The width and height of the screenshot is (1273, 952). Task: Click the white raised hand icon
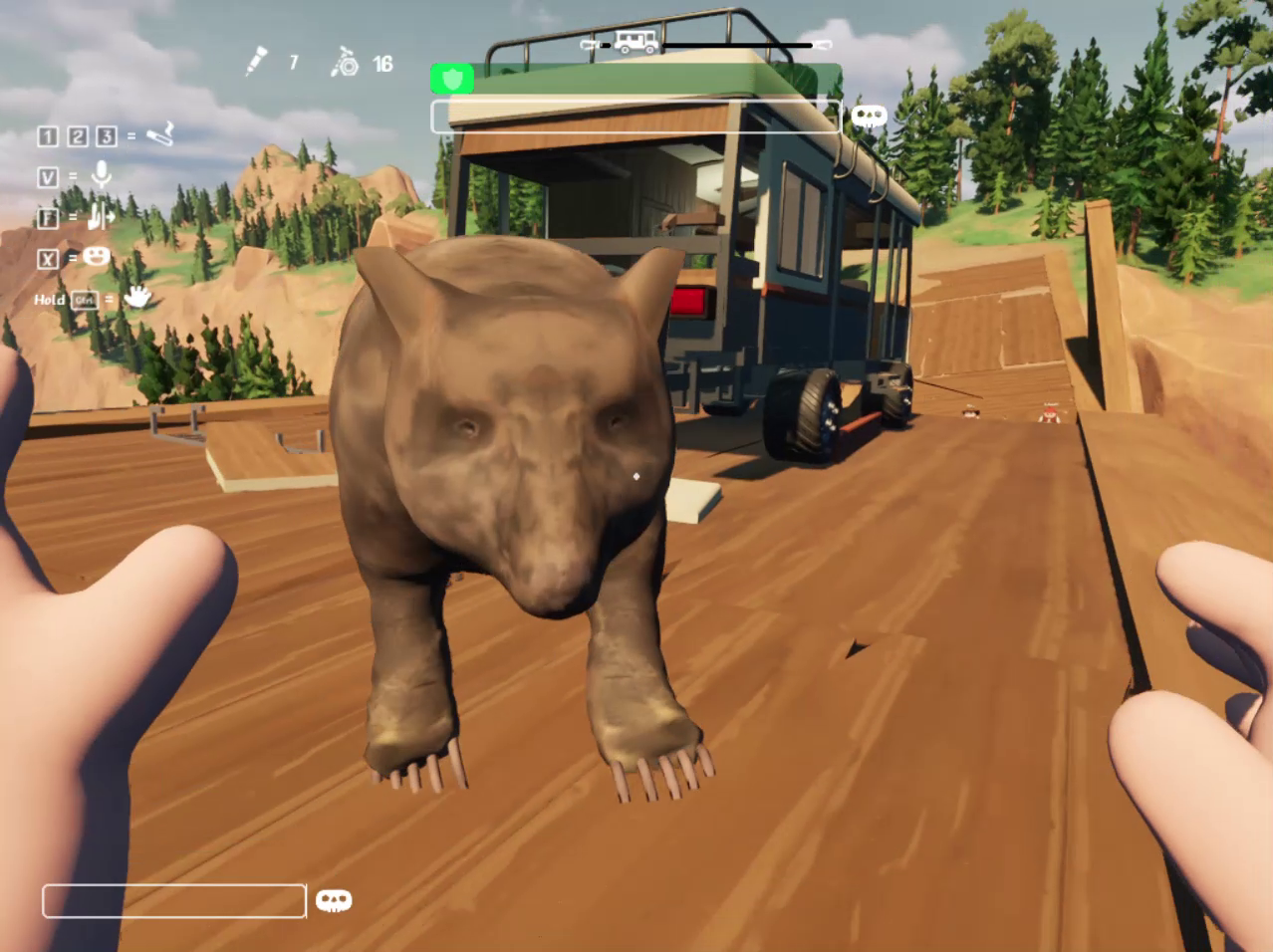point(136,297)
